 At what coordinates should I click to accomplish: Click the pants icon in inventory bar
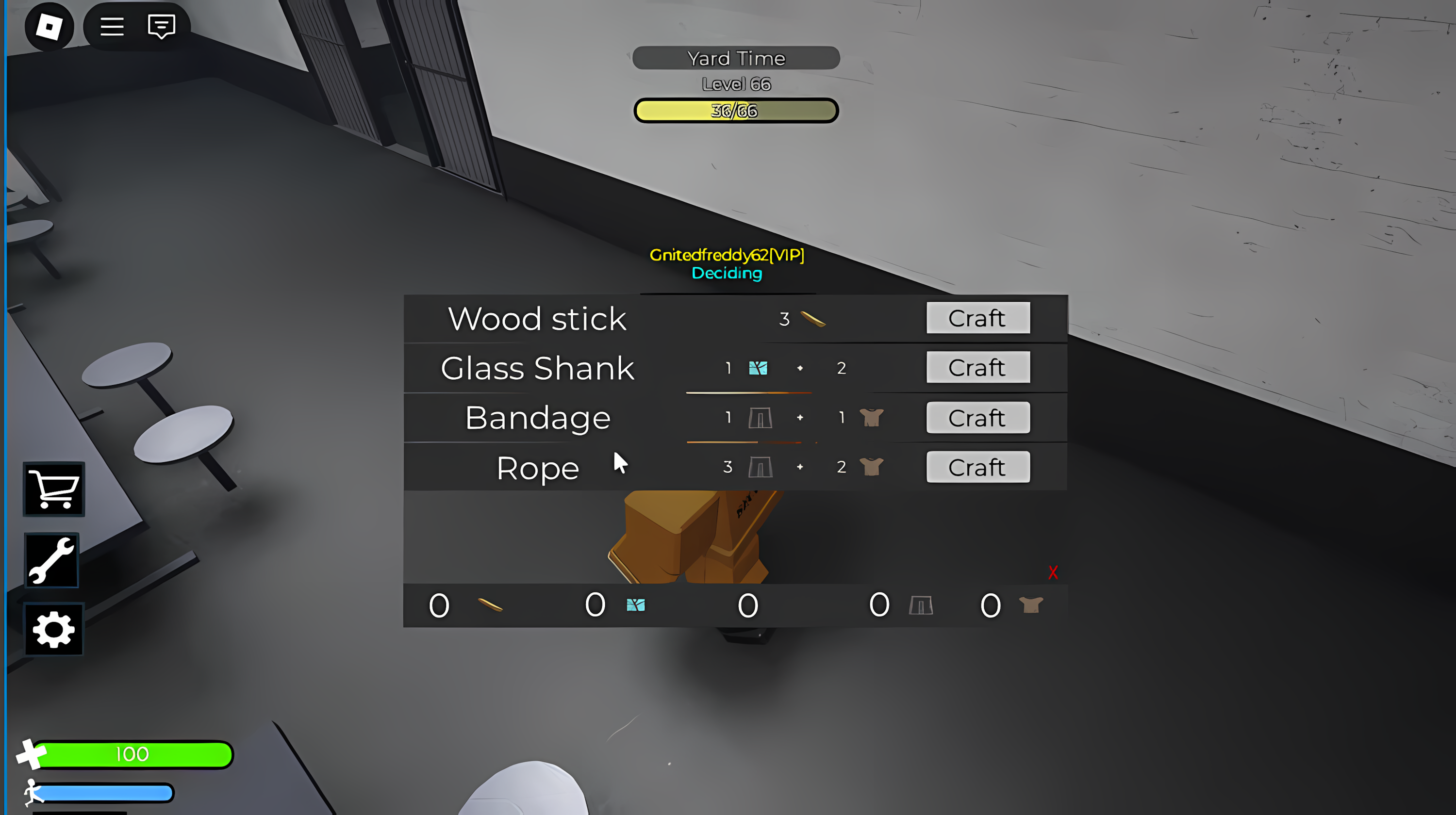click(x=921, y=605)
